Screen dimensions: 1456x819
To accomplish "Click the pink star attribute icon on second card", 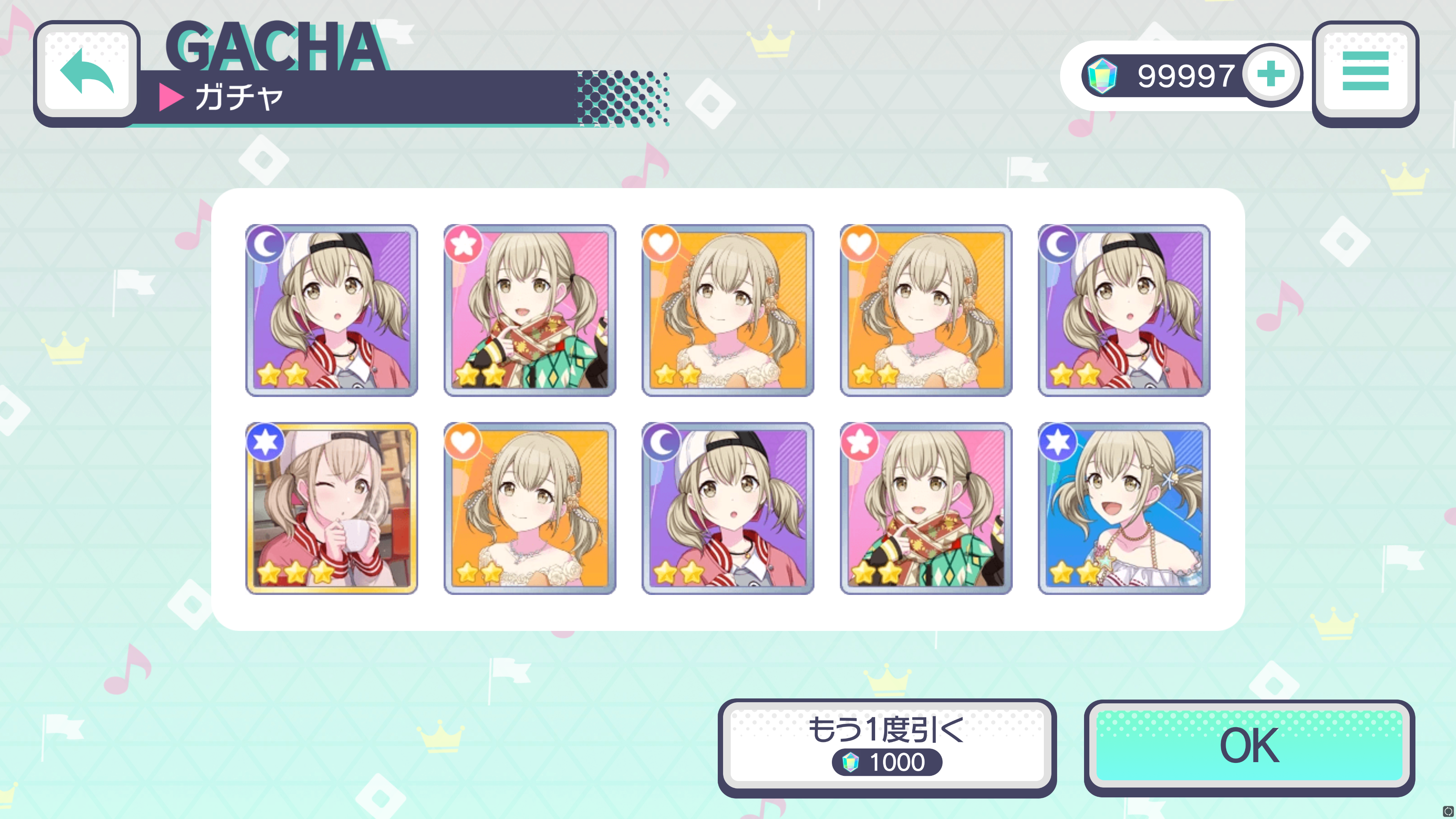I will pyautogui.click(x=463, y=244).
